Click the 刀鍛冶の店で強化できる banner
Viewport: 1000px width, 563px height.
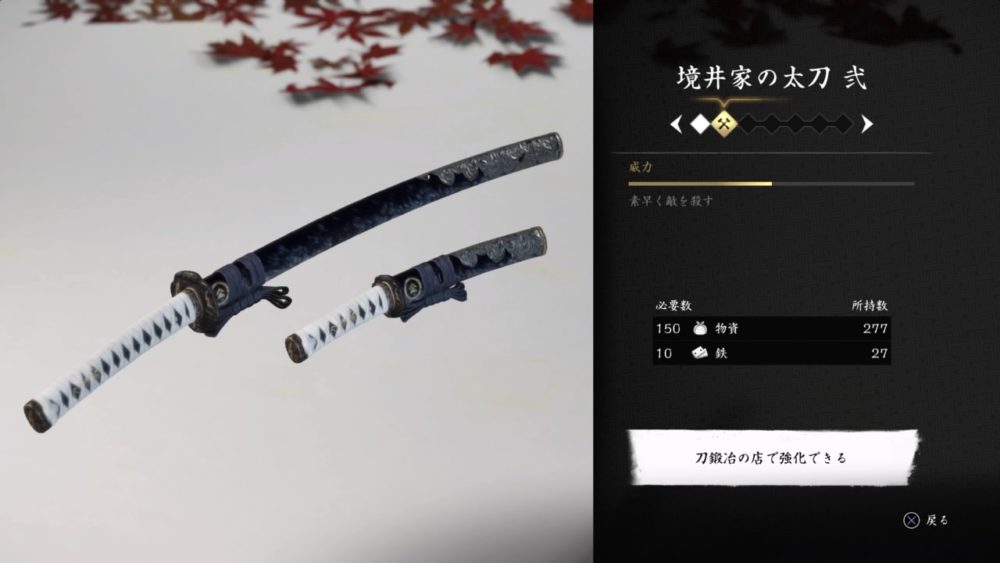[x=771, y=459]
